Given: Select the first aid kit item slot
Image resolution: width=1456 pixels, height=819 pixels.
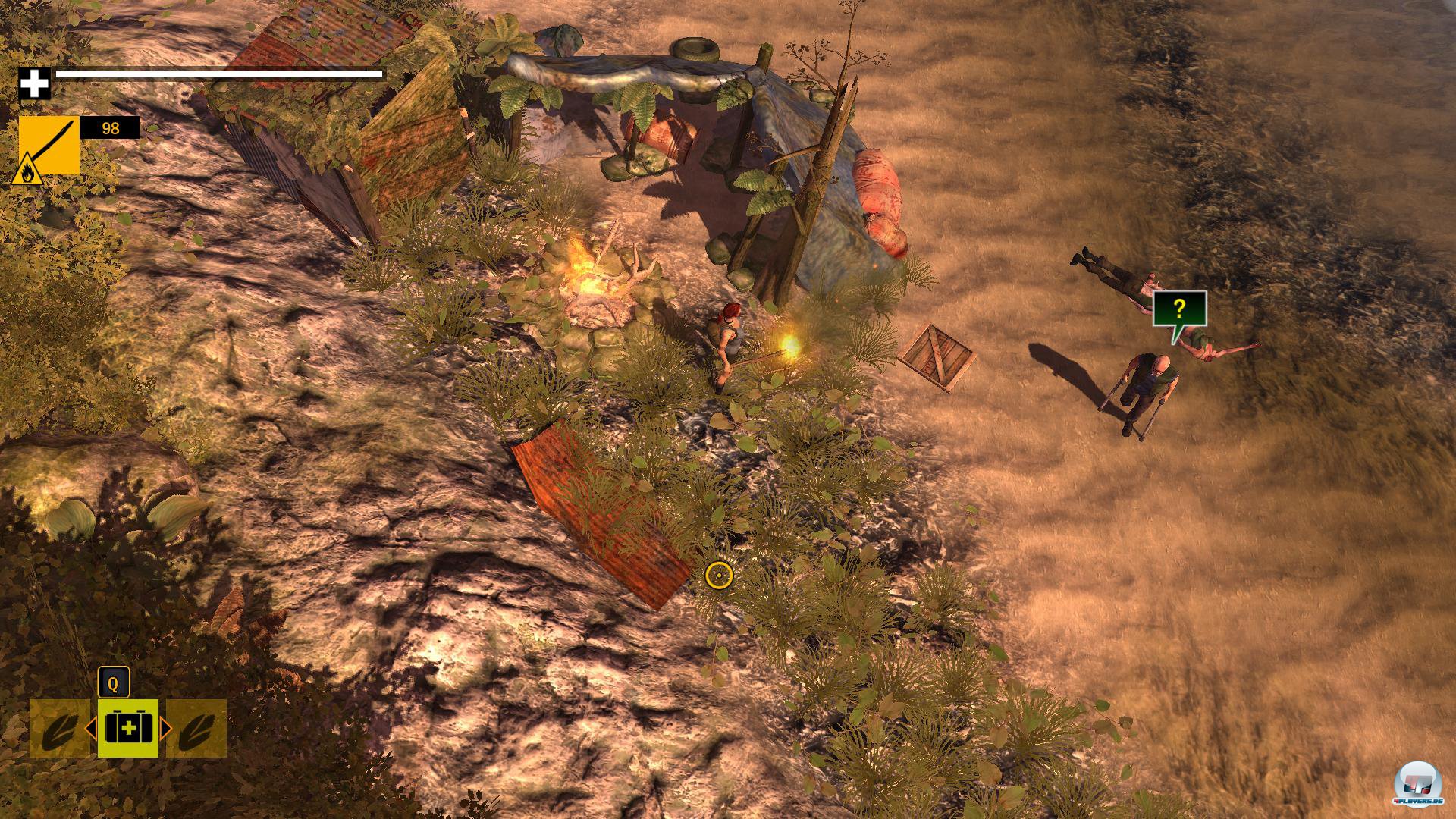Looking at the screenshot, I should coord(127,729).
